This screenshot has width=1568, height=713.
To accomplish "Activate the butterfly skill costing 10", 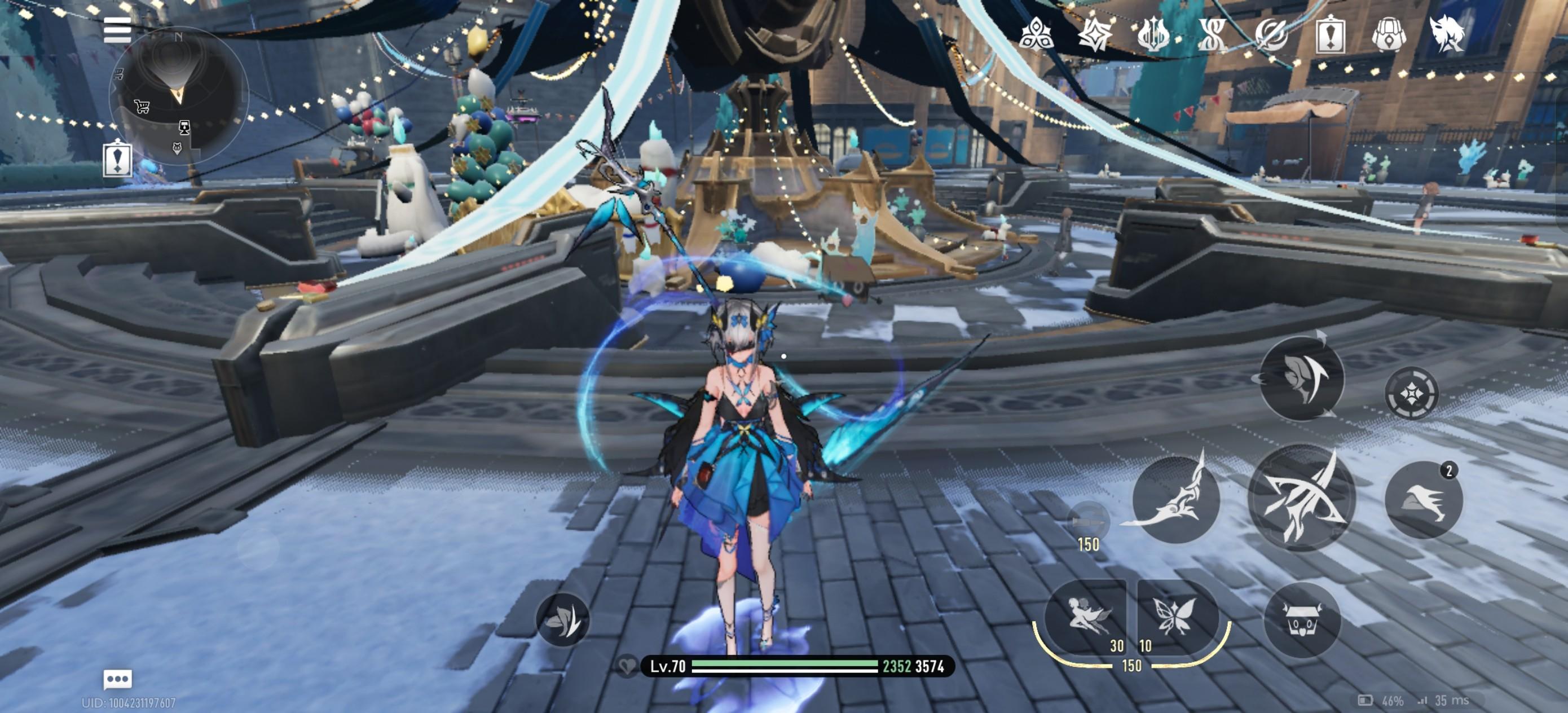I will [x=1176, y=616].
